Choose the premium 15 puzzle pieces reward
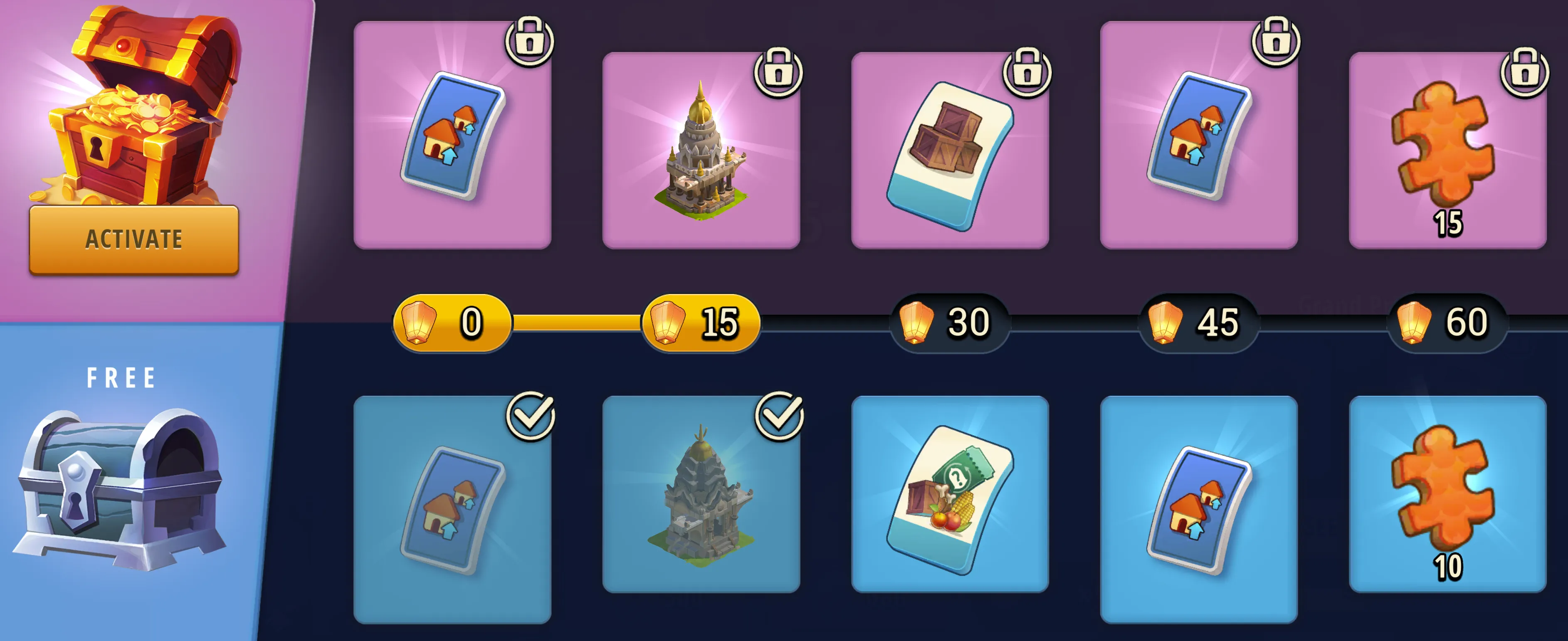 (x=1447, y=150)
